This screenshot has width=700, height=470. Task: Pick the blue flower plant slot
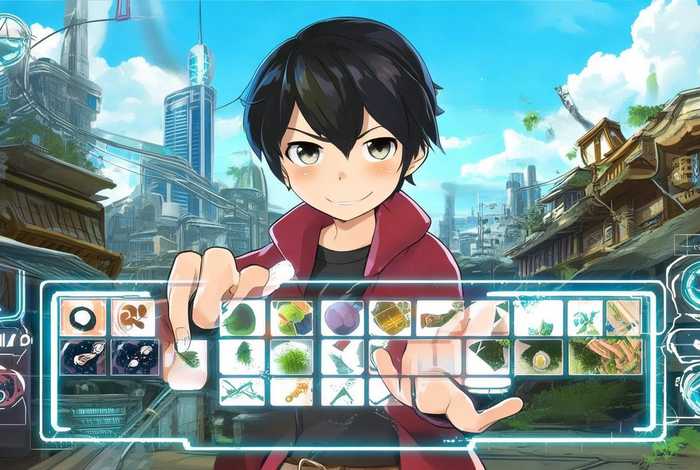click(x=585, y=318)
